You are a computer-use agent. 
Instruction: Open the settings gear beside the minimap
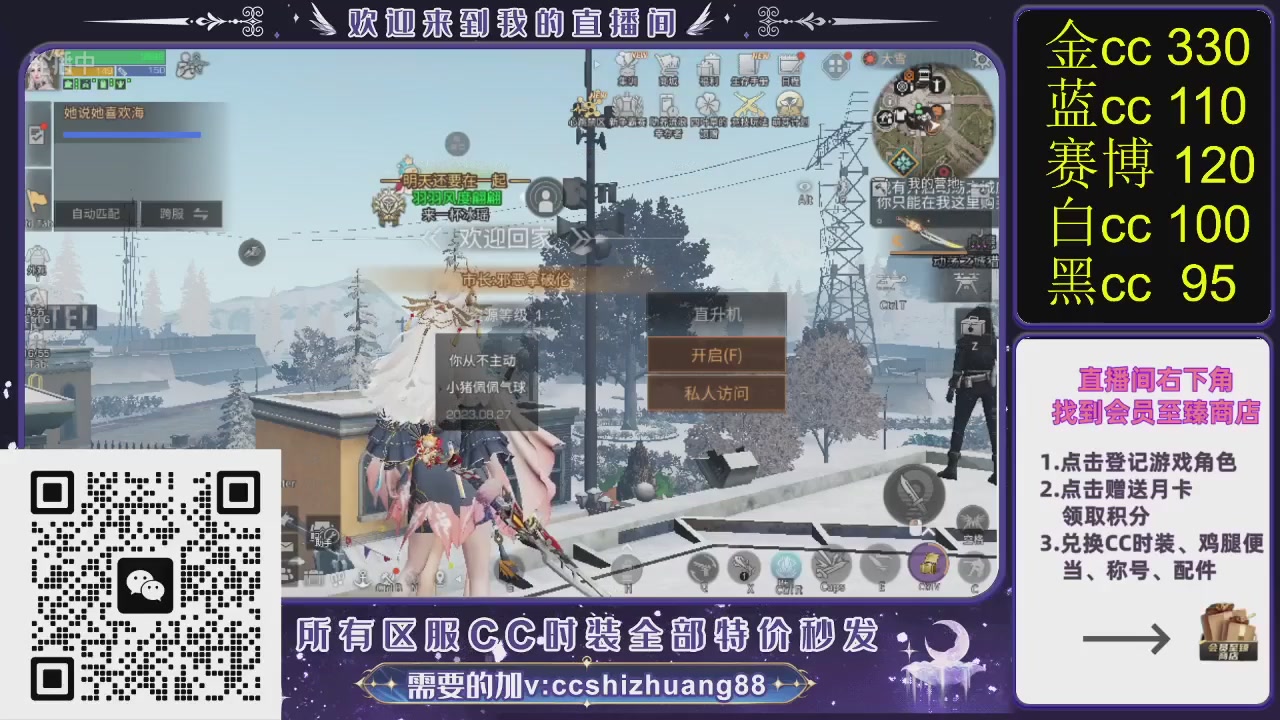[981, 61]
